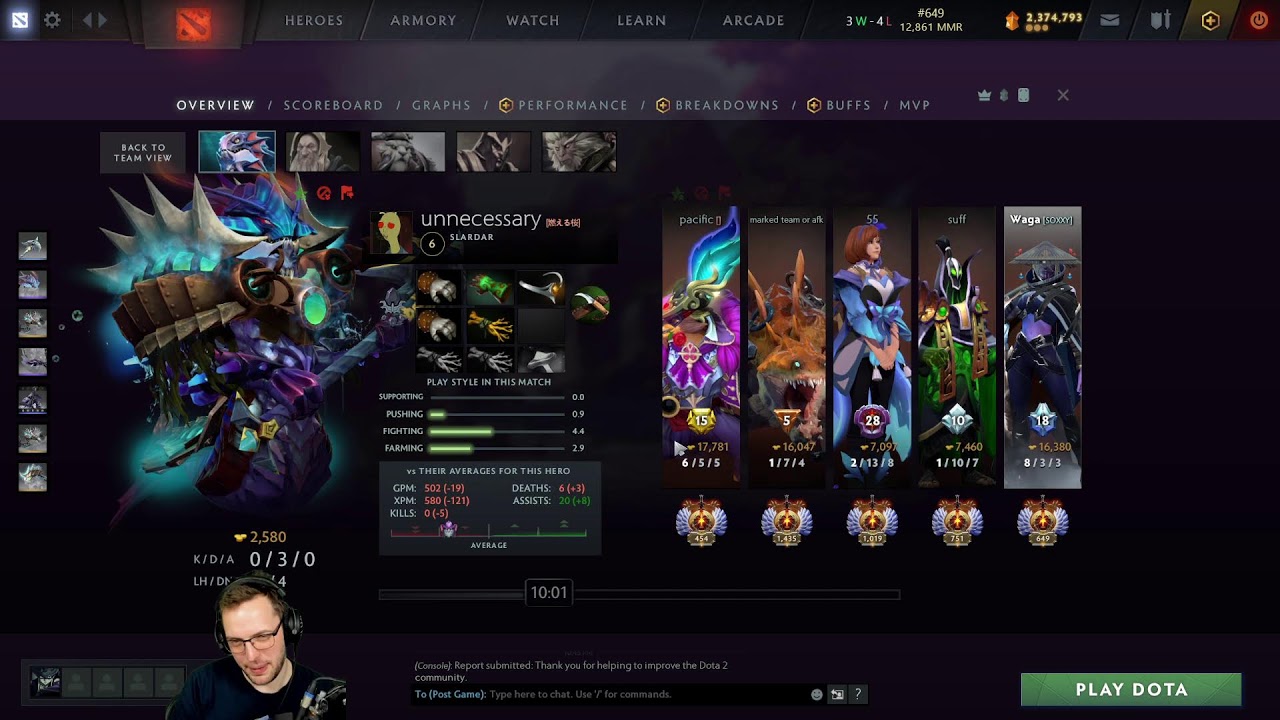Show the Graphs tab

click(x=441, y=105)
